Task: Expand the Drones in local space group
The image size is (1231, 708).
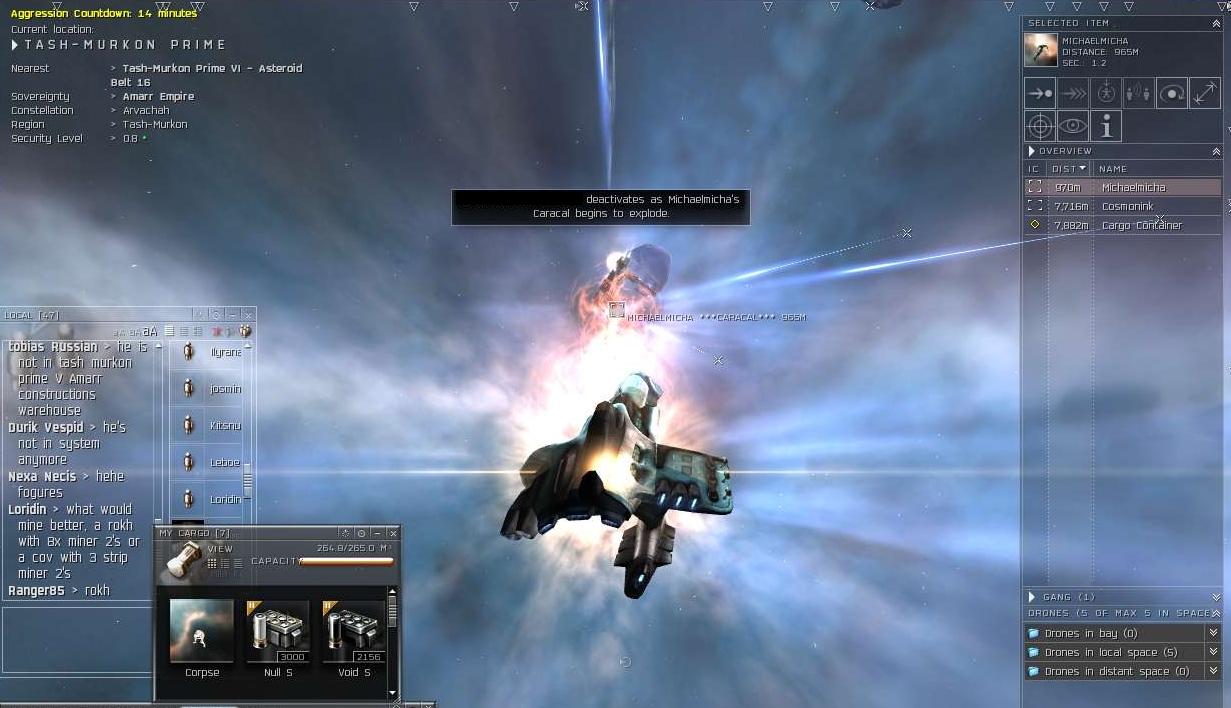Action: (1213, 652)
